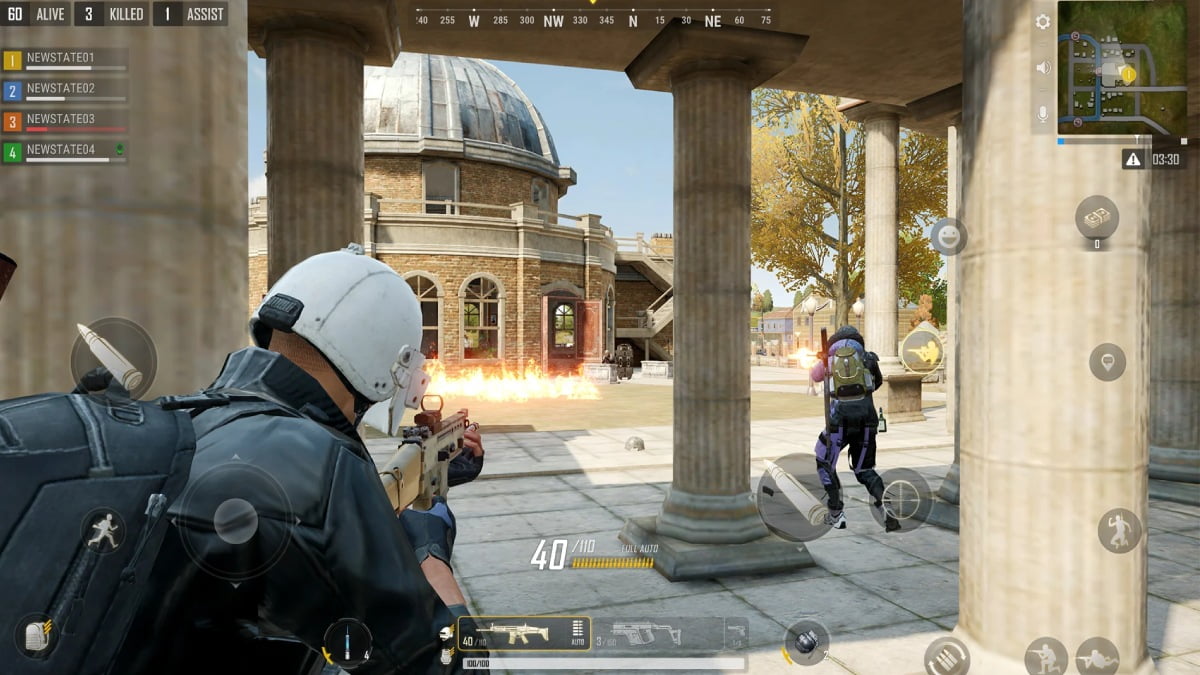The height and width of the screenshot is (675, 1200).
Task: Toggle the speaker audio icon
Action: pos(1043,68)
